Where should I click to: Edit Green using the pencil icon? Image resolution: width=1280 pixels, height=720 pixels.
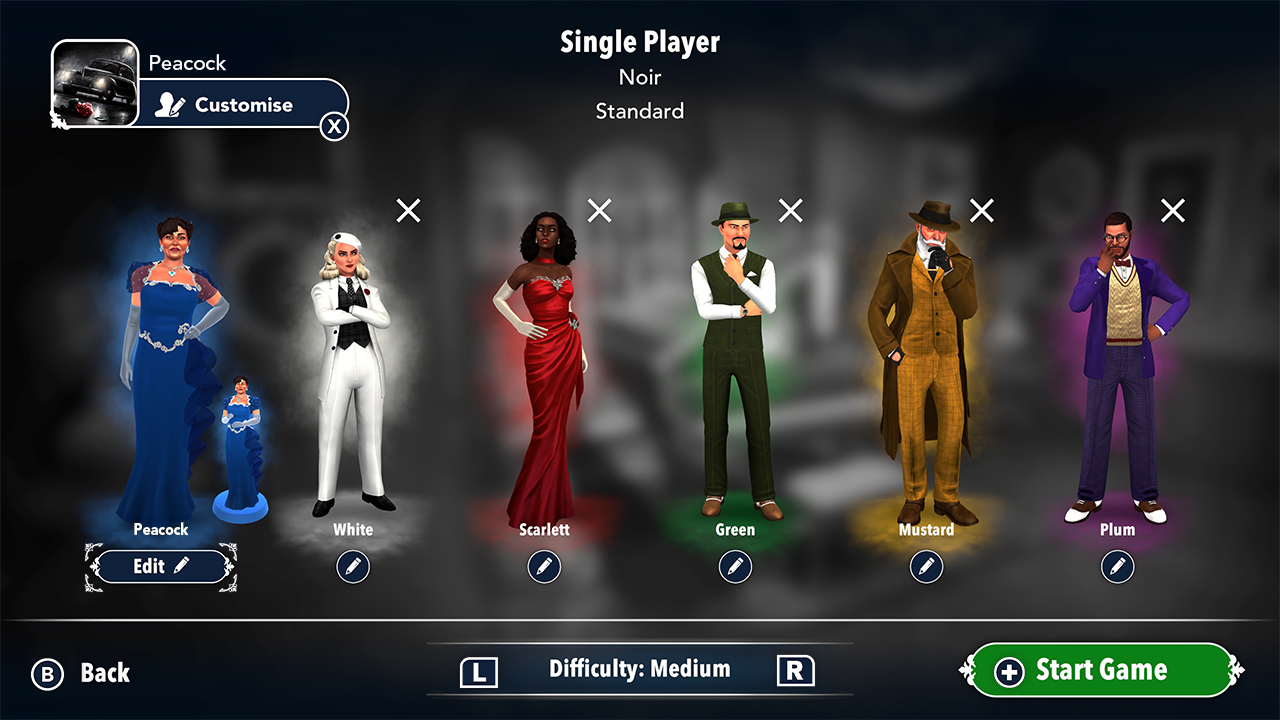(x=735, y=566)
